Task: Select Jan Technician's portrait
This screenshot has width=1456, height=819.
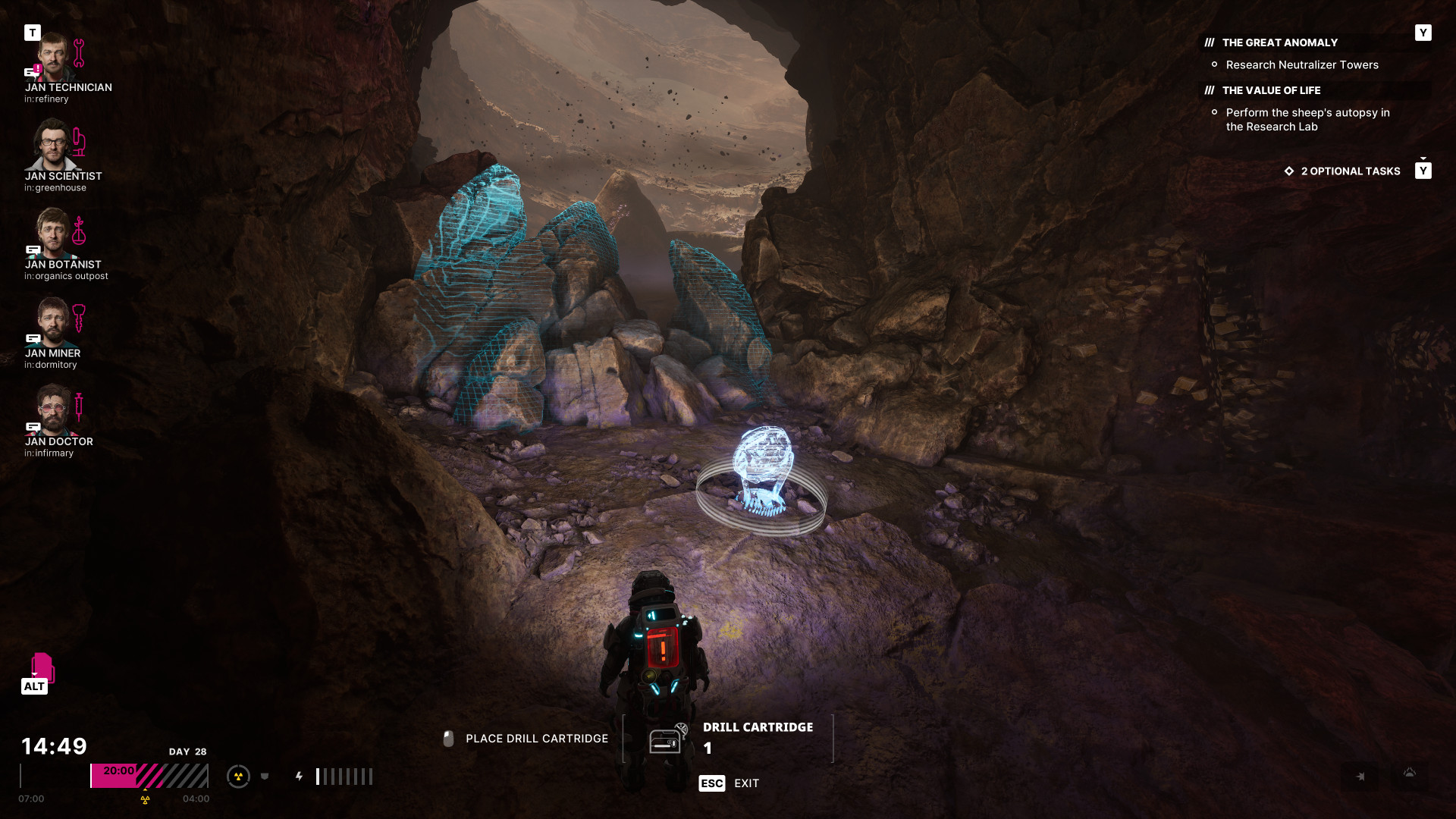Action: pos(53,58)
